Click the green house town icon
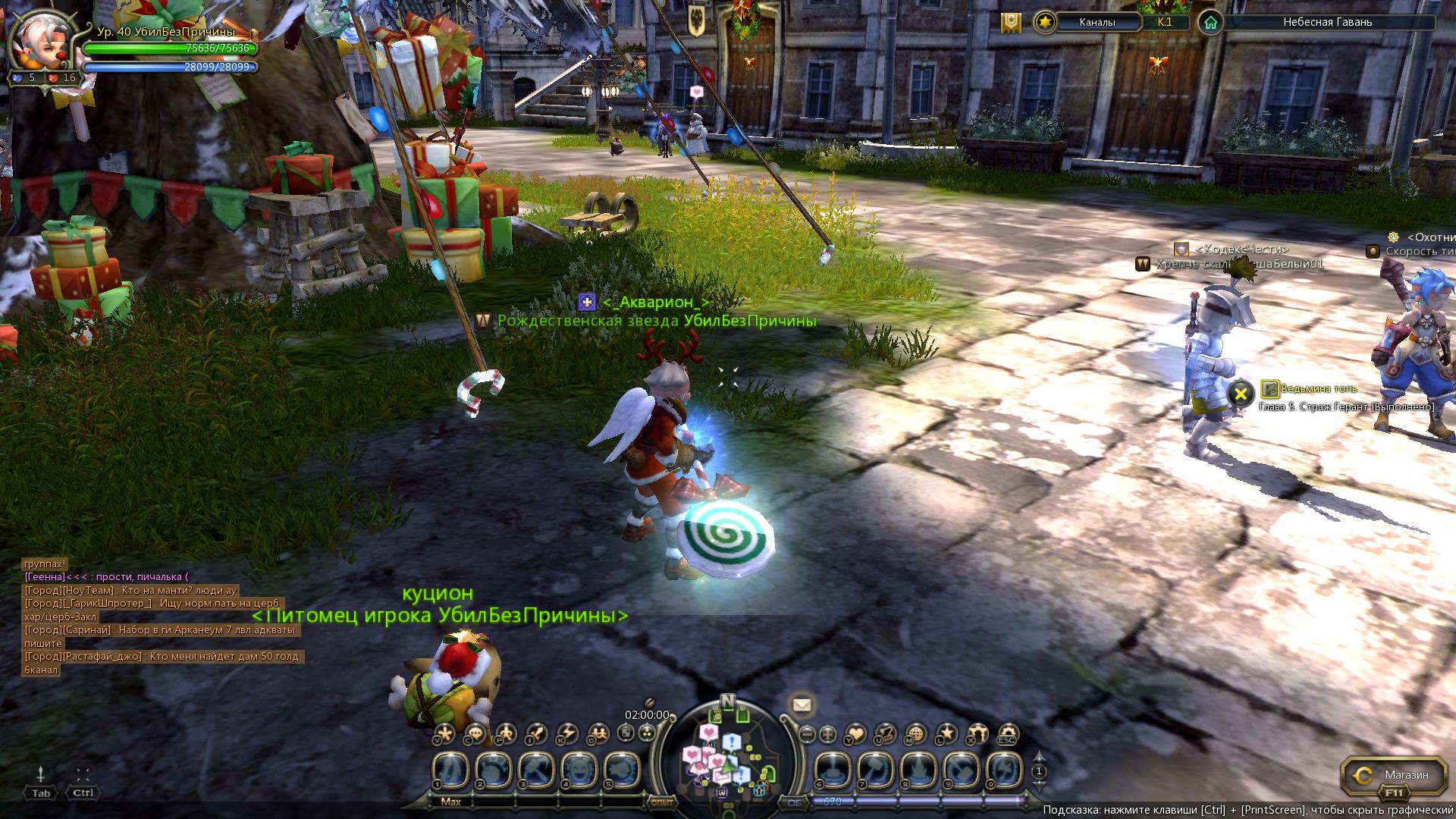This screenshot has height=819, width=1456. pyautogui.click(x=1210, y=23)
